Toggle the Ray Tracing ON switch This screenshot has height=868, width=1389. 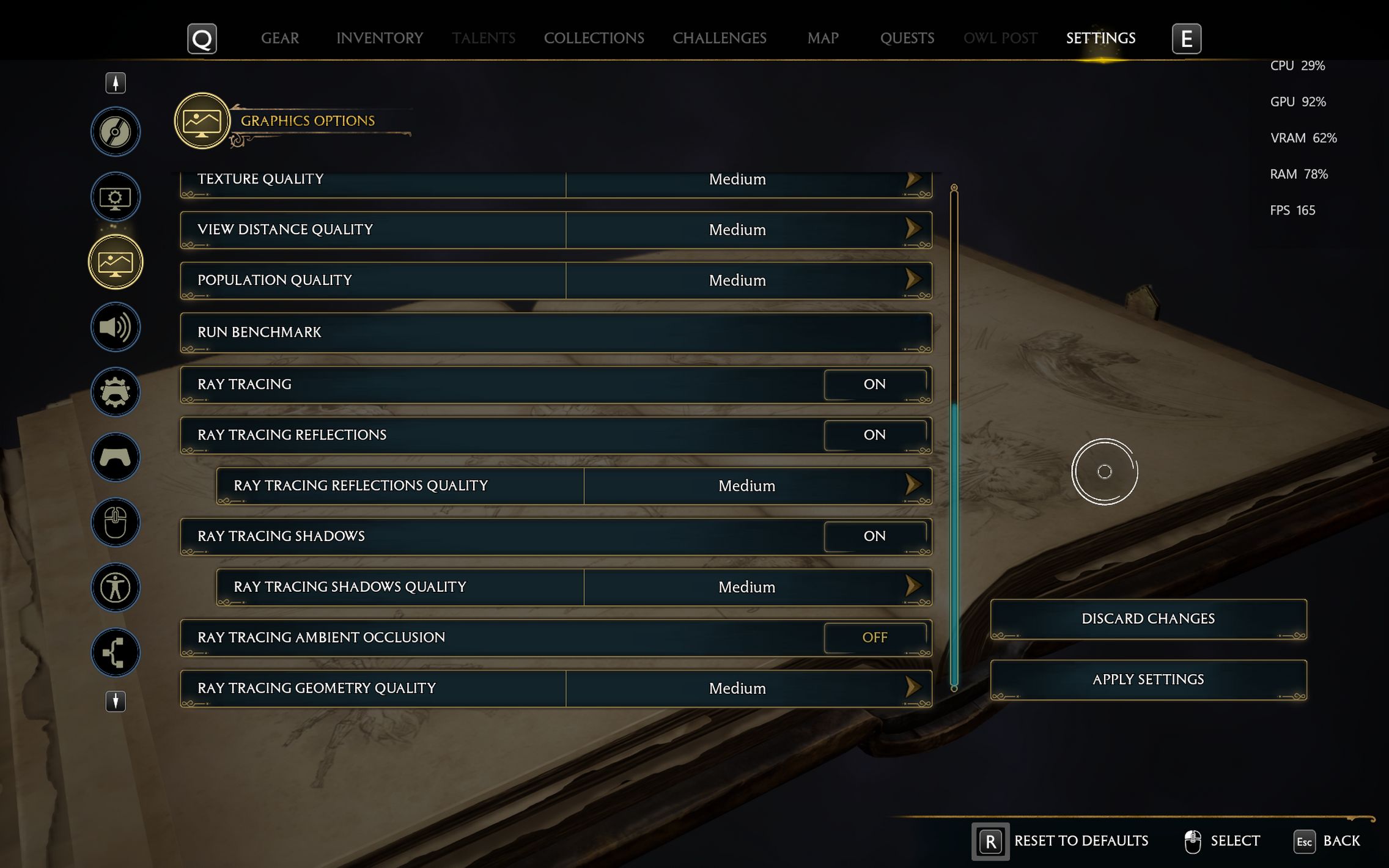click(x=874, y=384)
